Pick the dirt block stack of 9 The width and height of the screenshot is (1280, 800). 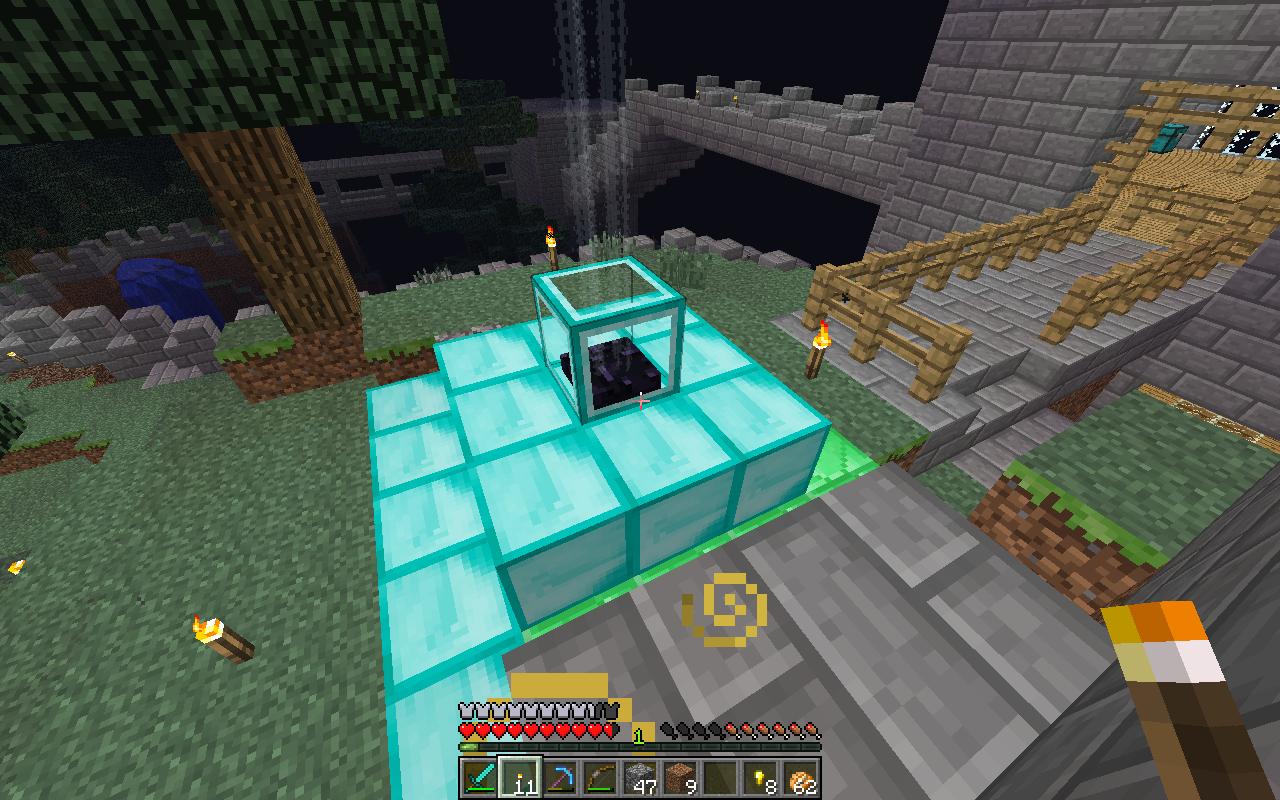(x=678, y=777)
